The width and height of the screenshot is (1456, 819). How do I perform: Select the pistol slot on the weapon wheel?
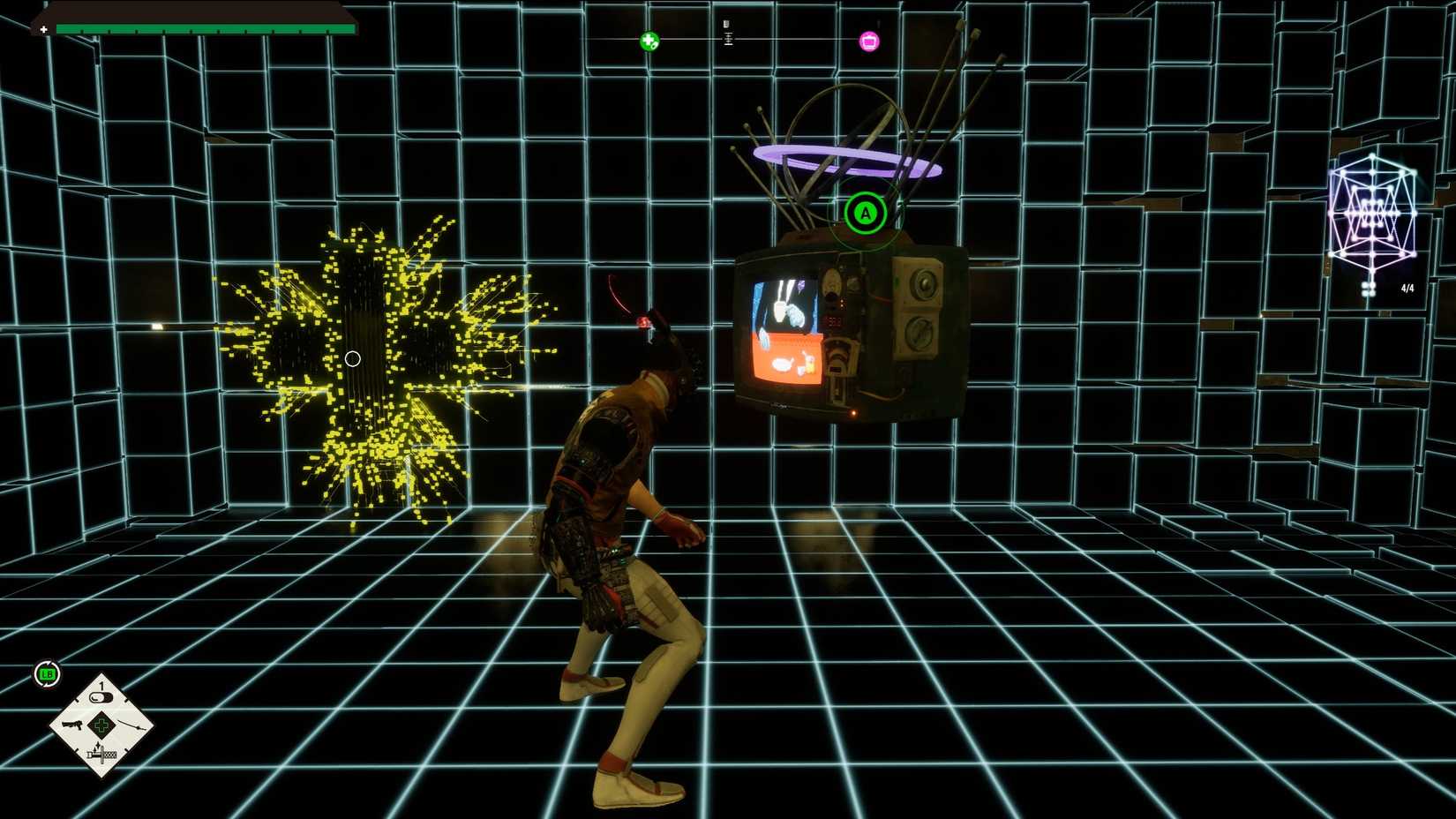[73, 726]
